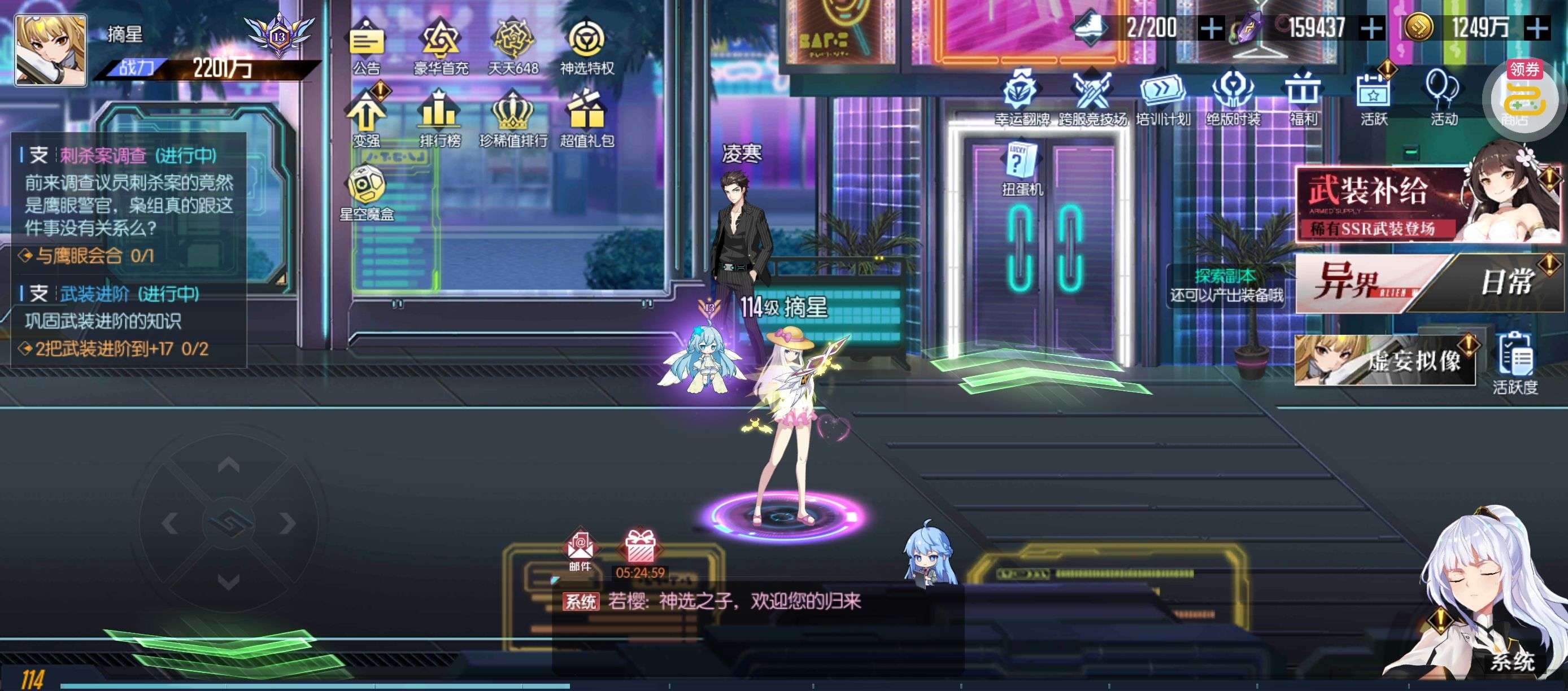The height and width of the screenshot is (691, 1568).
Task: Enter the 跨服竞技场 cross-server arena
Action: coord(1092,96)
